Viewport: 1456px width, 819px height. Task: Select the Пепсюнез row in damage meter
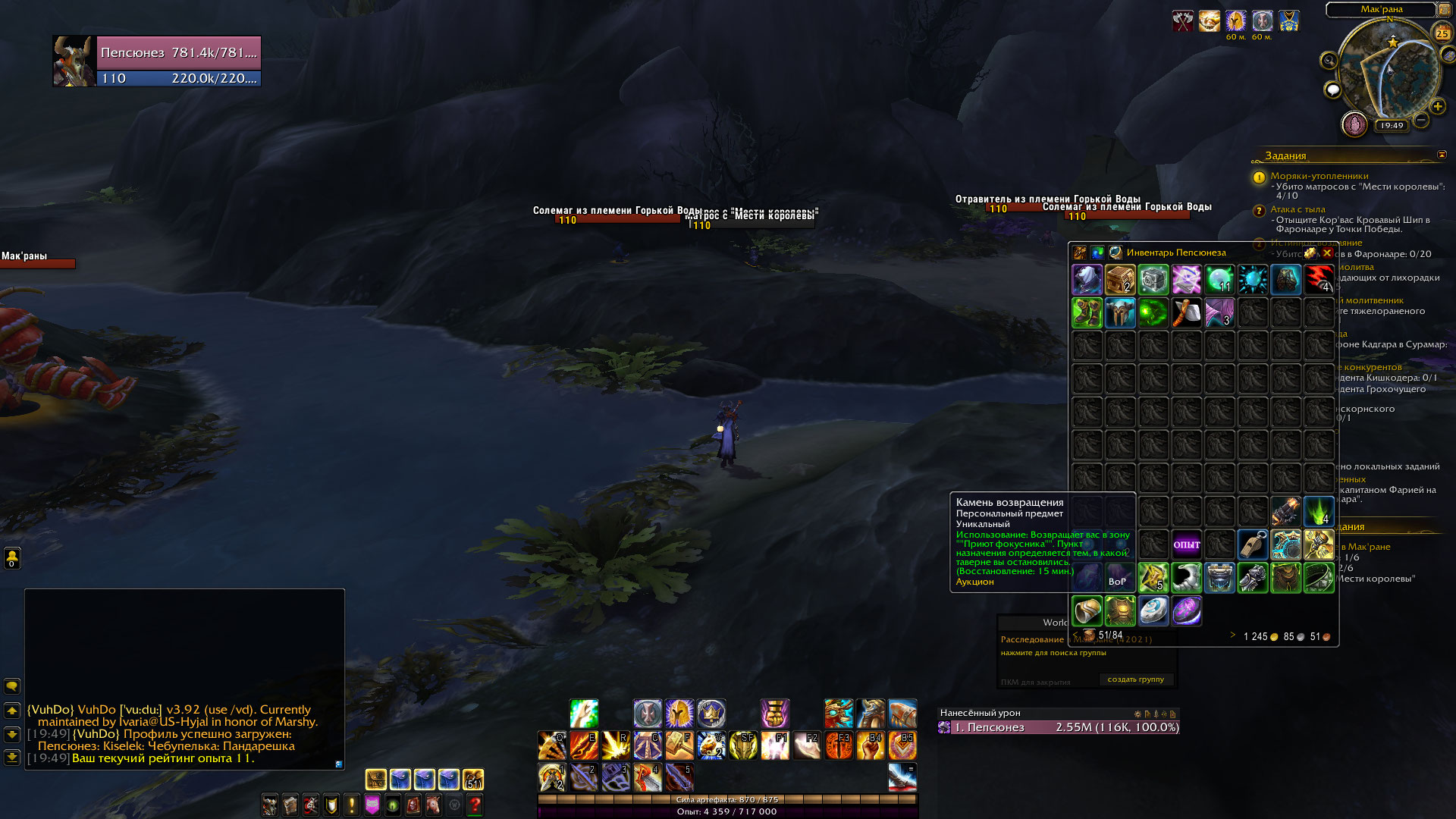1059,727
